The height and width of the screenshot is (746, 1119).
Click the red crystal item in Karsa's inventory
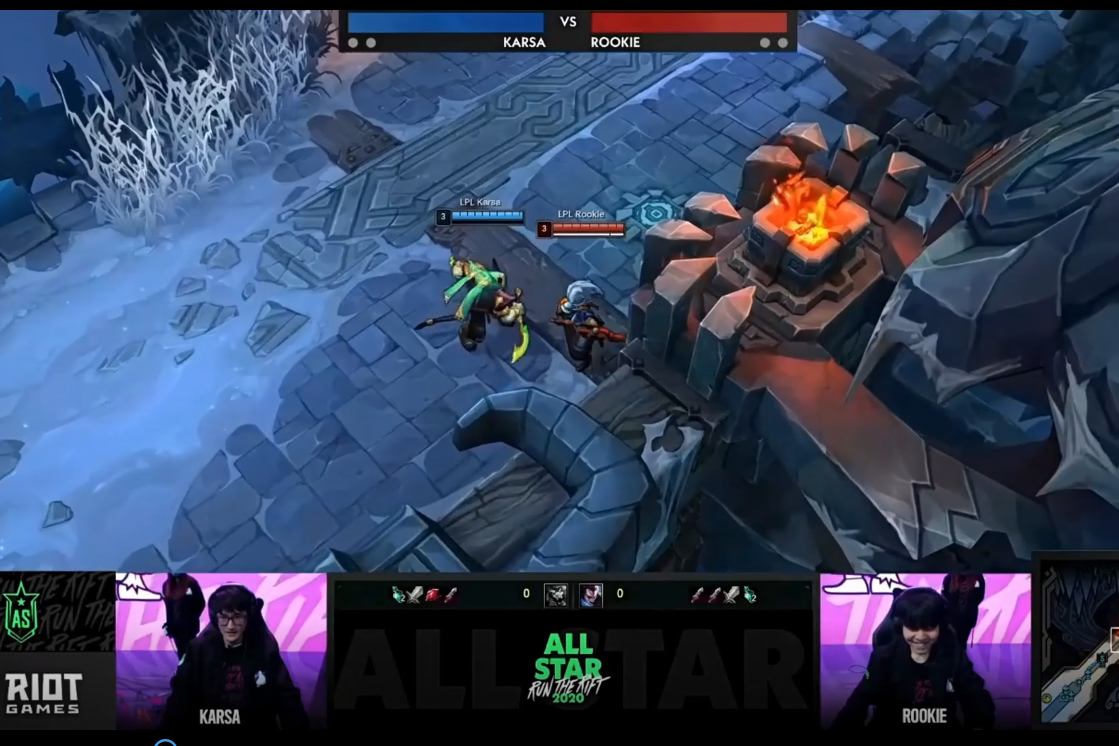[433, 595]
